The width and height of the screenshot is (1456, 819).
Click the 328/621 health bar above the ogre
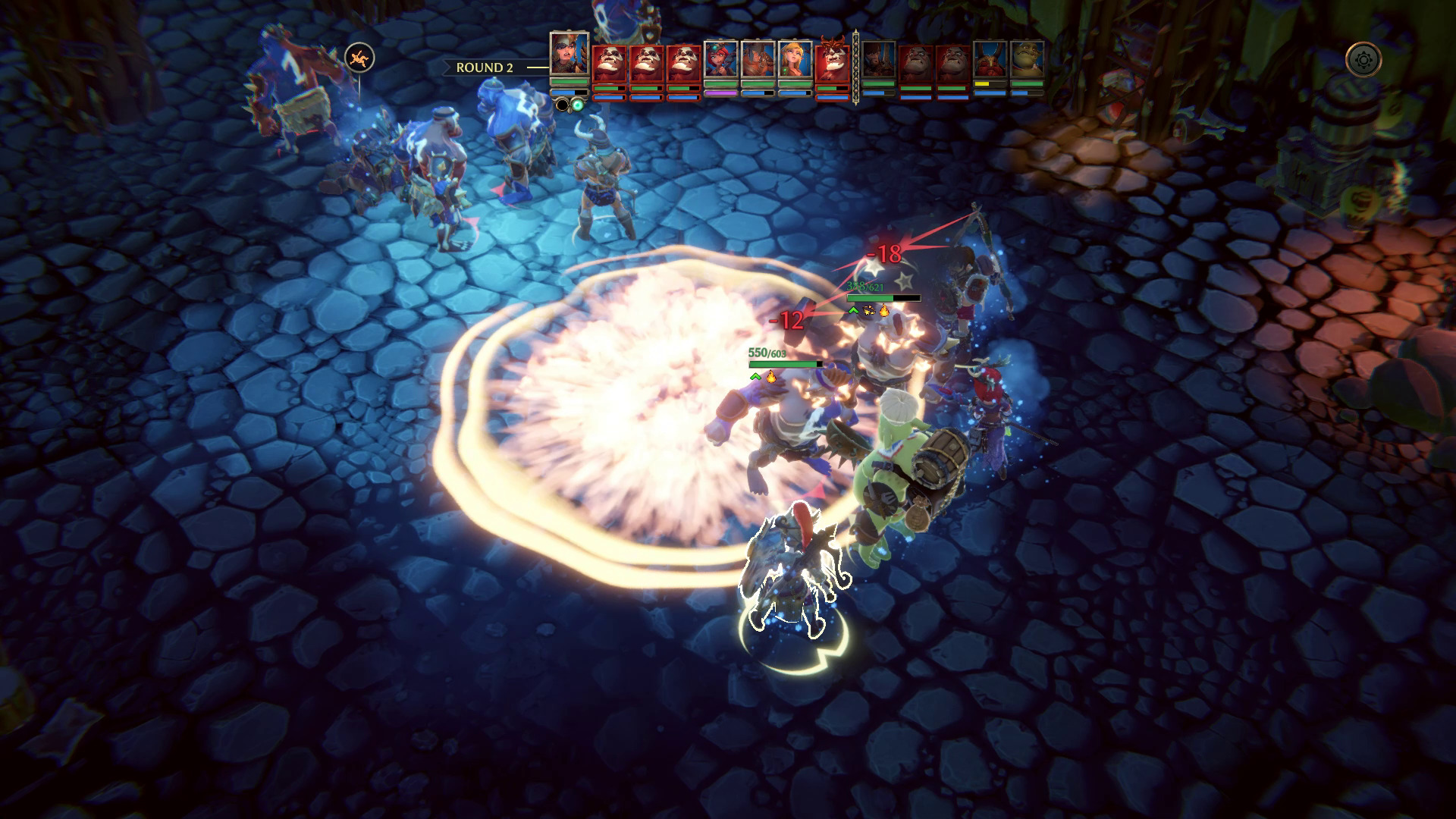[x=884, y=298]
